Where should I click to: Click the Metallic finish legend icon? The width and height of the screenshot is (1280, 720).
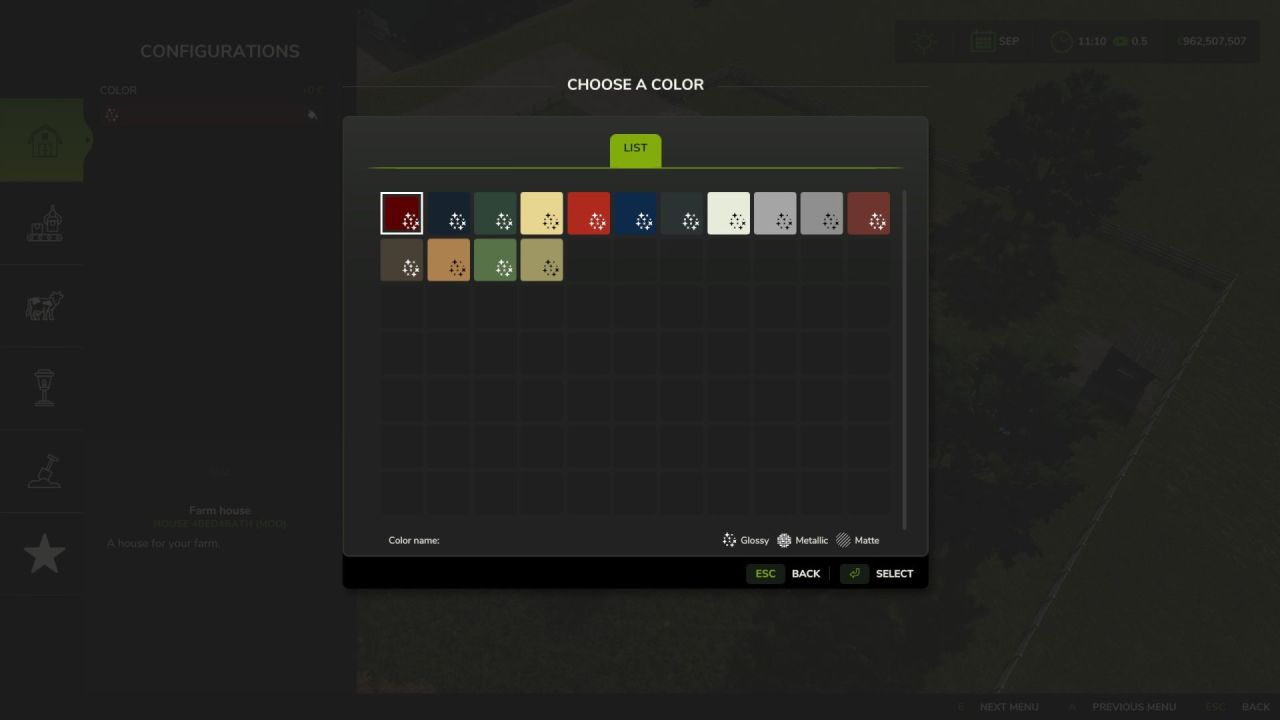[x=786, y=540]
